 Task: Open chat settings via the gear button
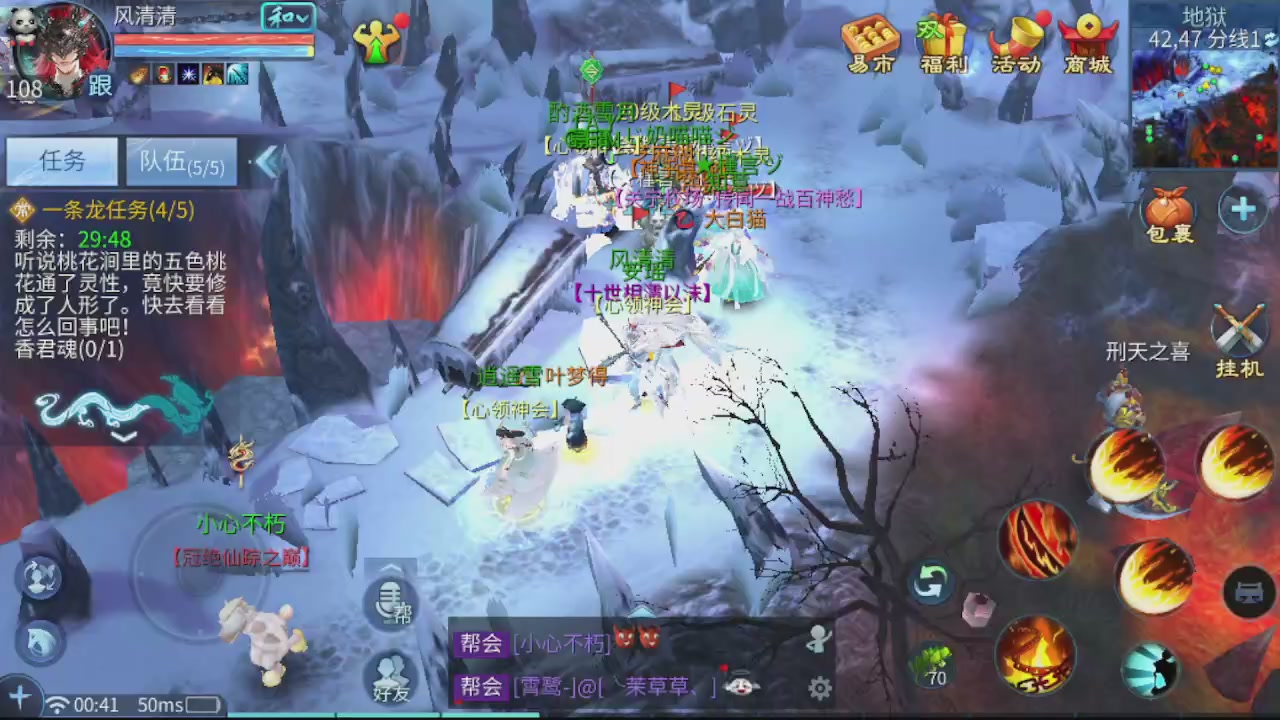tap(820, 688)
